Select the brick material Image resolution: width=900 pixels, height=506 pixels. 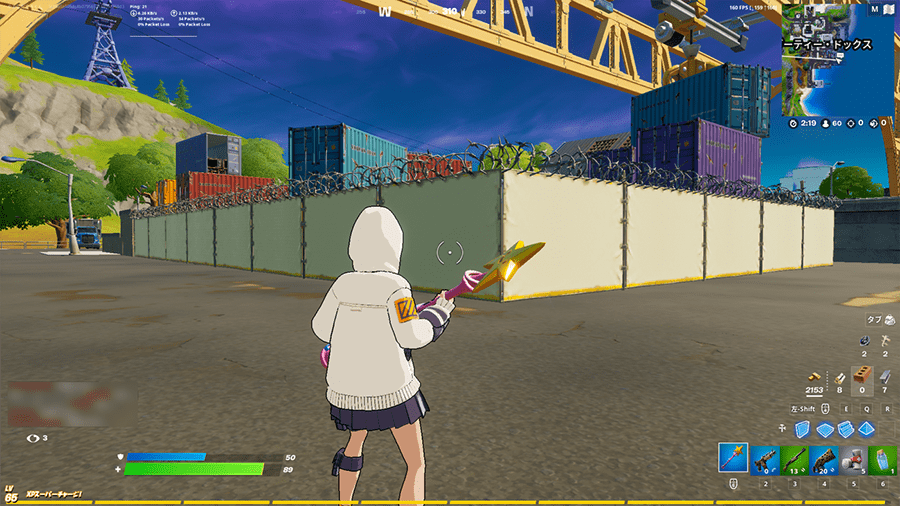[x=862, y=377]
